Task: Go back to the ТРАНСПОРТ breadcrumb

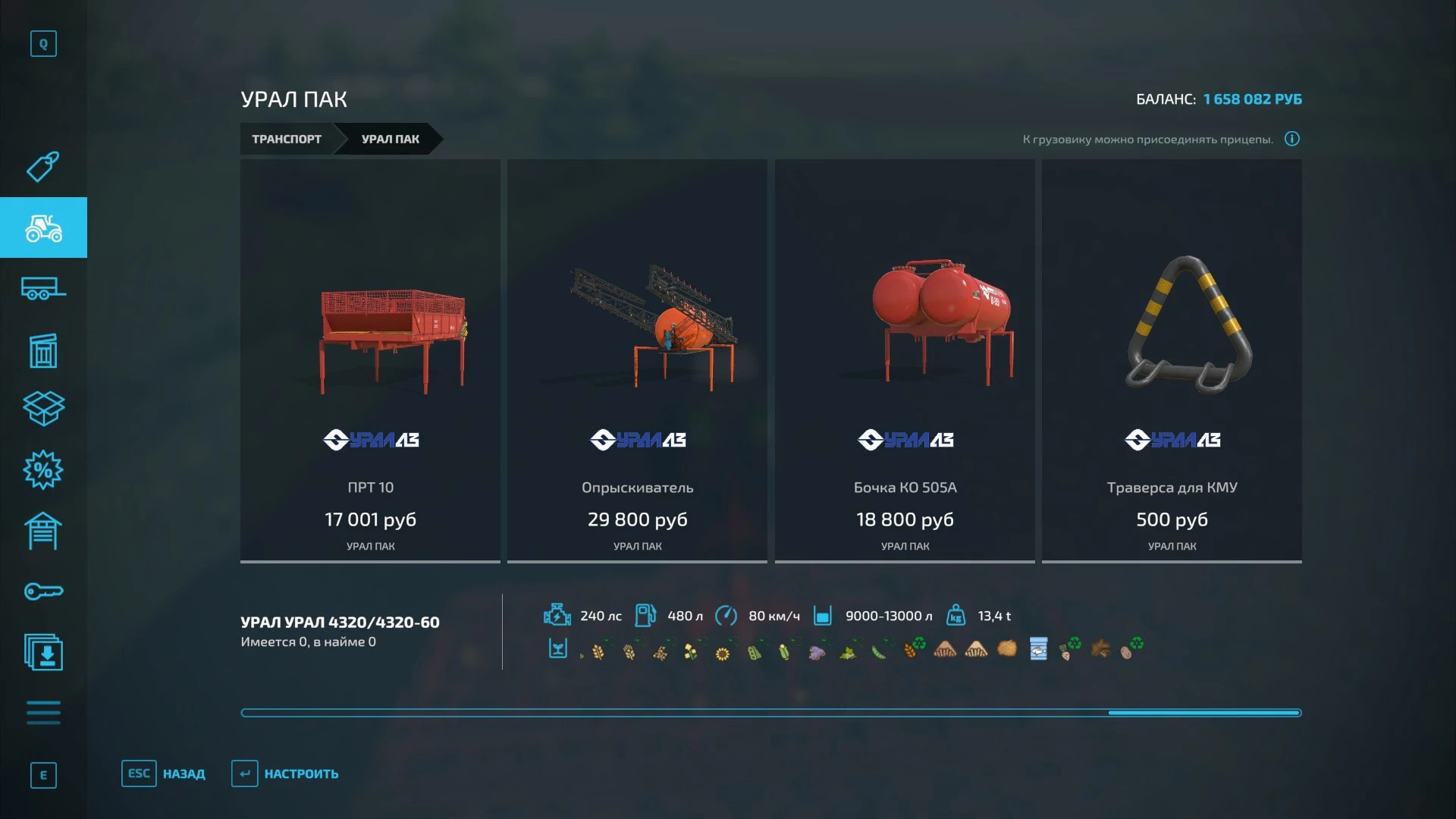Action: point(287,139)
